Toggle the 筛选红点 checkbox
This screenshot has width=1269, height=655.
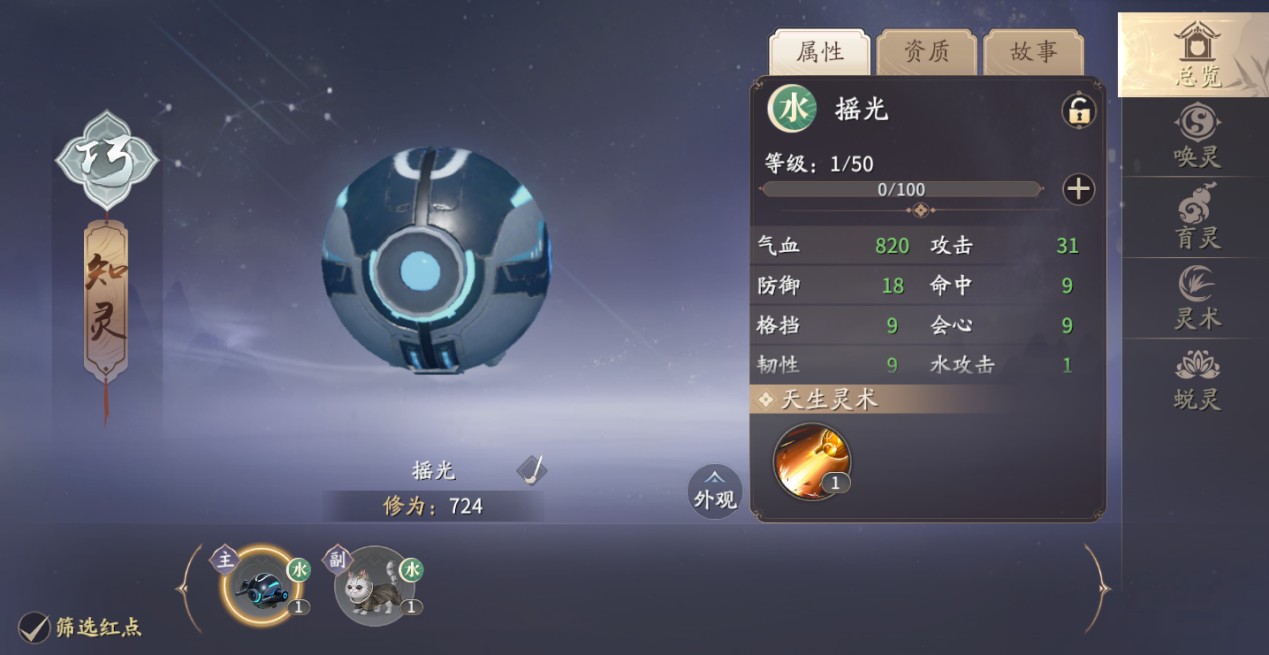click(34, 628)
